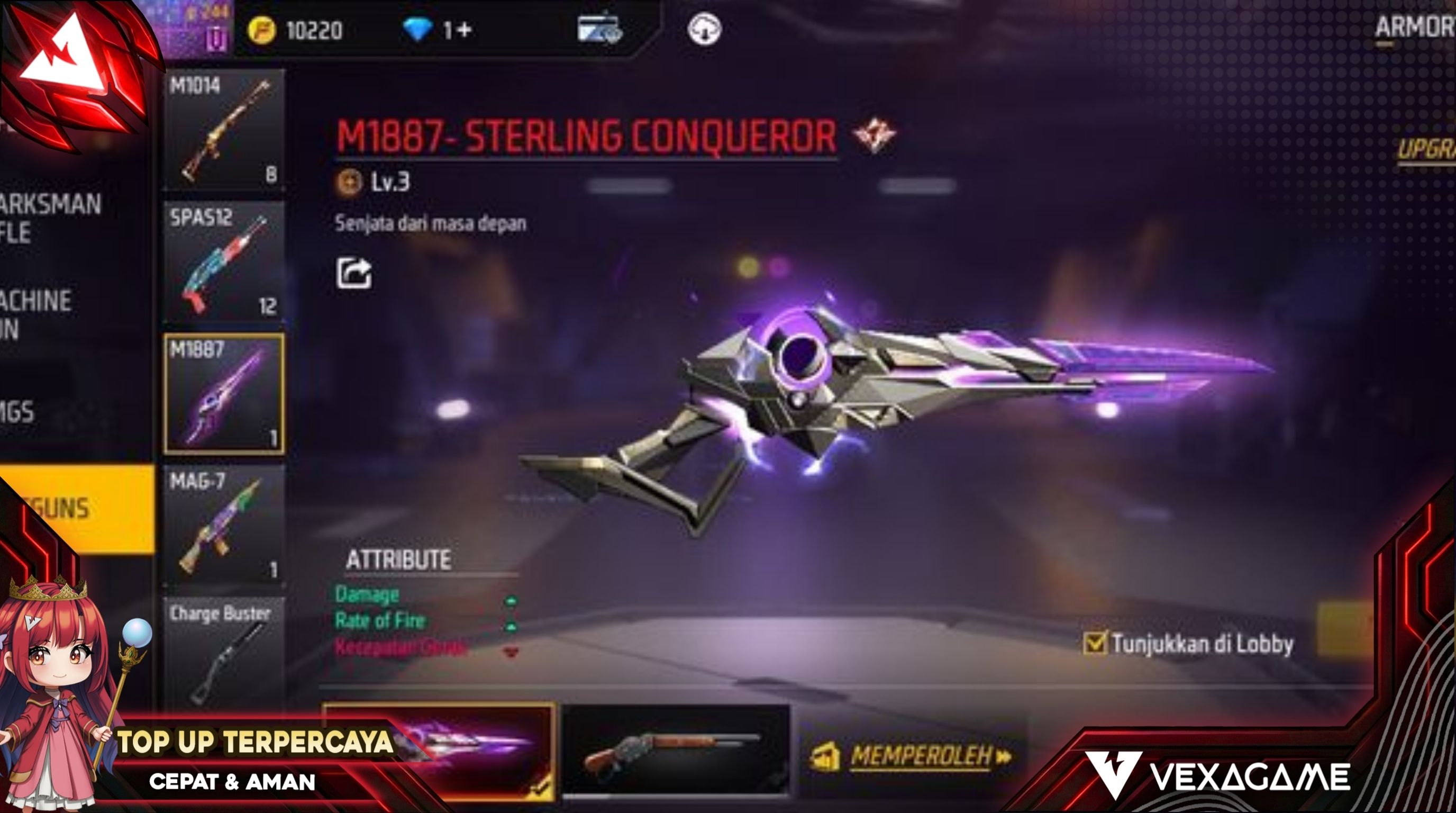Show the Machine Gun category
The width and height of the screenshot is (1456, 813).
[x=35, y=314]
